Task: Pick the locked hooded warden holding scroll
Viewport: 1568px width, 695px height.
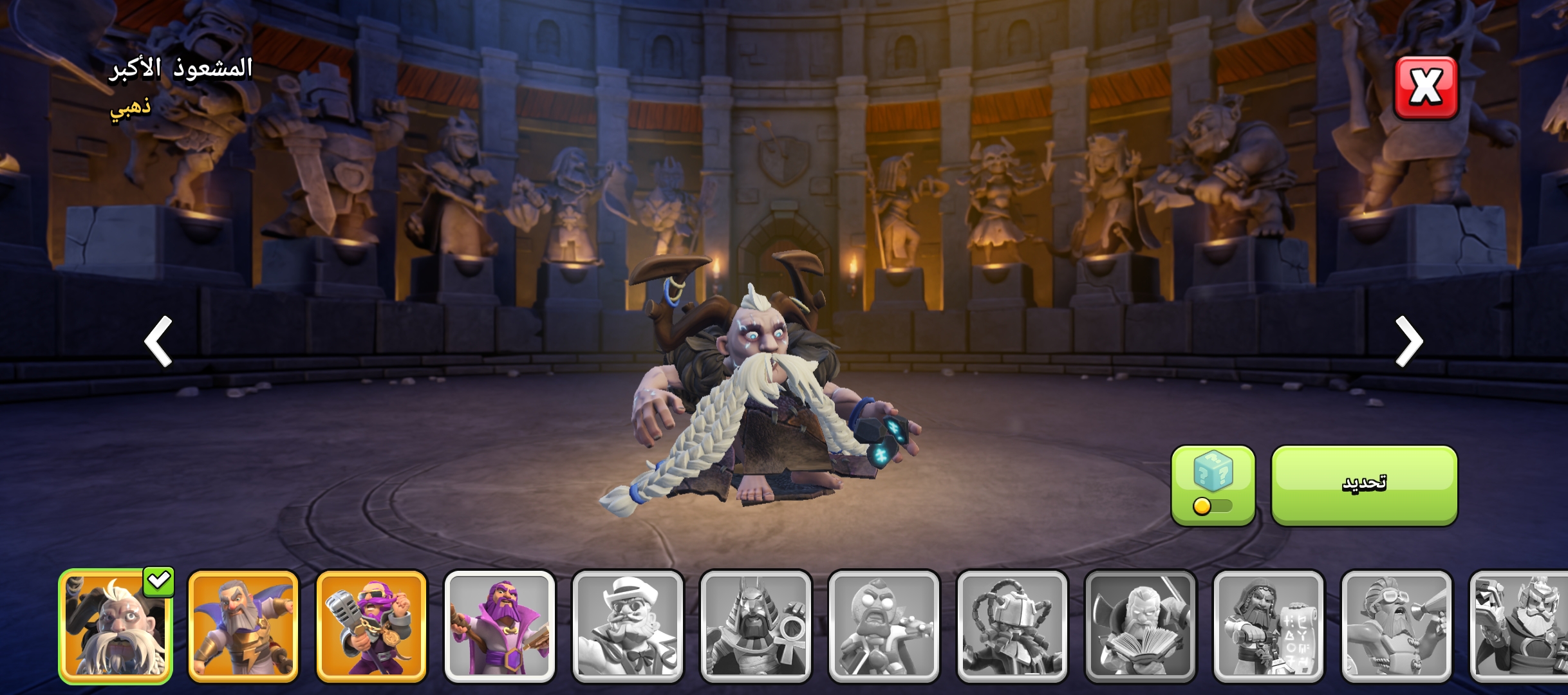Action: coord(1268,626)
